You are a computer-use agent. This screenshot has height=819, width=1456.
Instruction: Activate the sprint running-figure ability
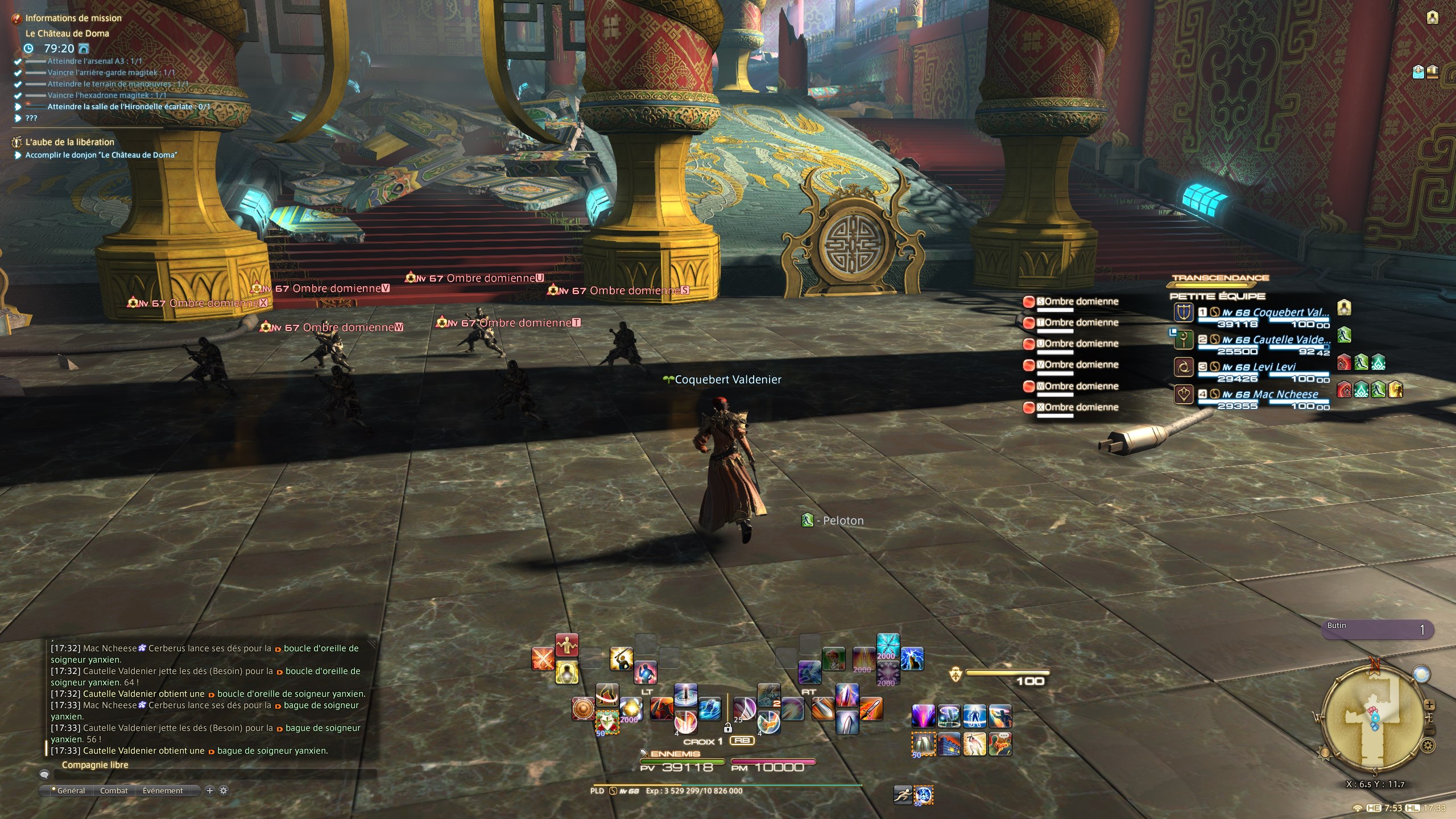[x=903, y=795]
